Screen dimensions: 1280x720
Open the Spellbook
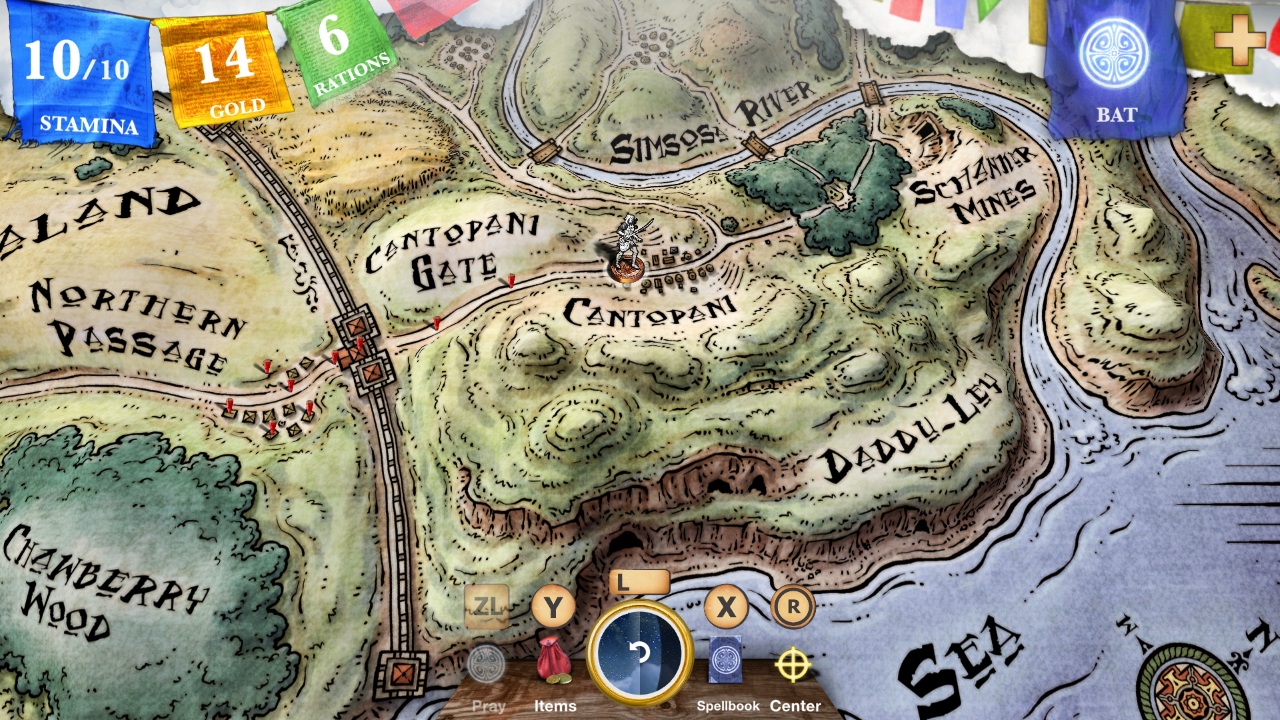(x=725, y=659)
